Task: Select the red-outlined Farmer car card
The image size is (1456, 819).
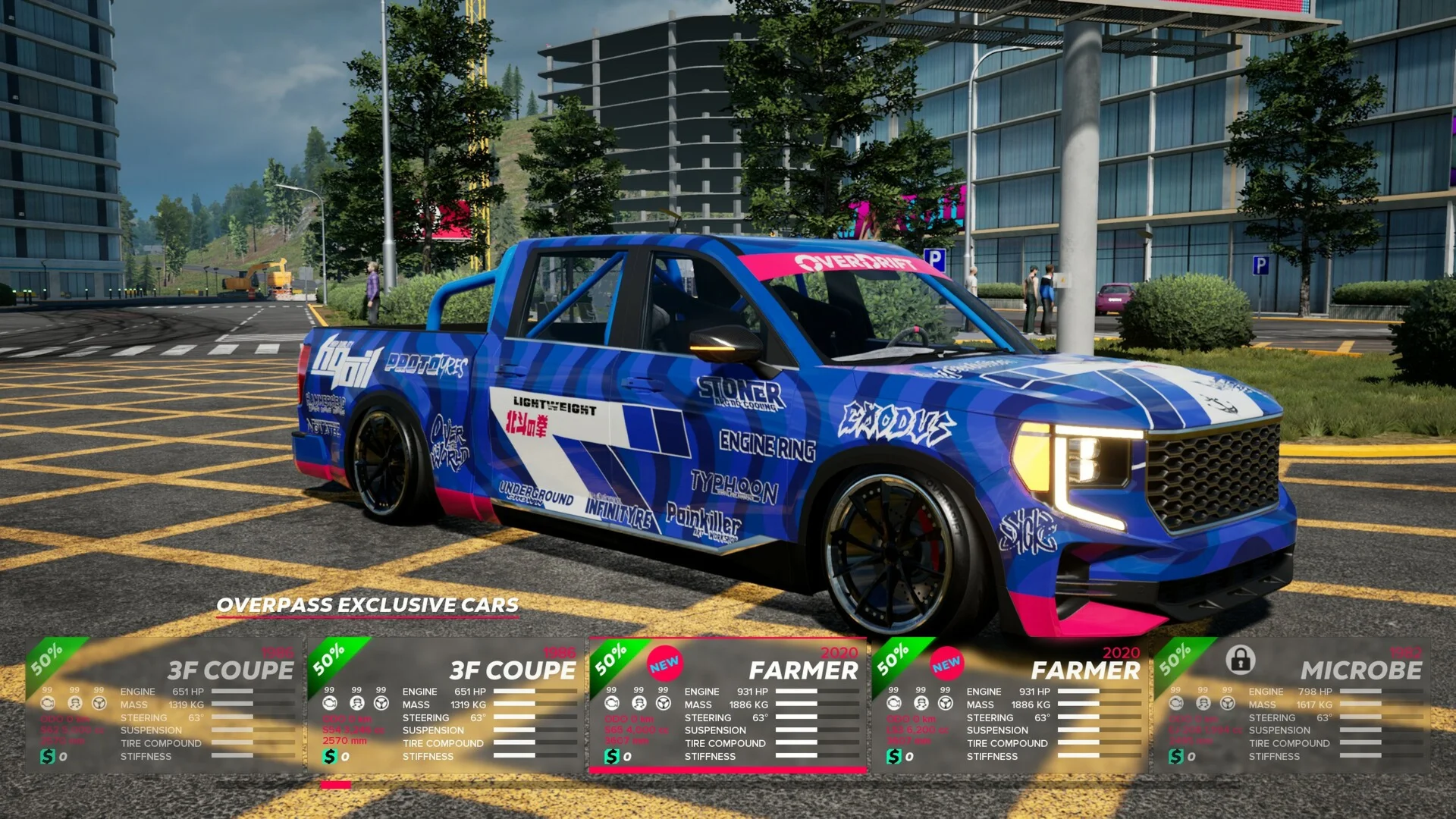Action: 728,705
